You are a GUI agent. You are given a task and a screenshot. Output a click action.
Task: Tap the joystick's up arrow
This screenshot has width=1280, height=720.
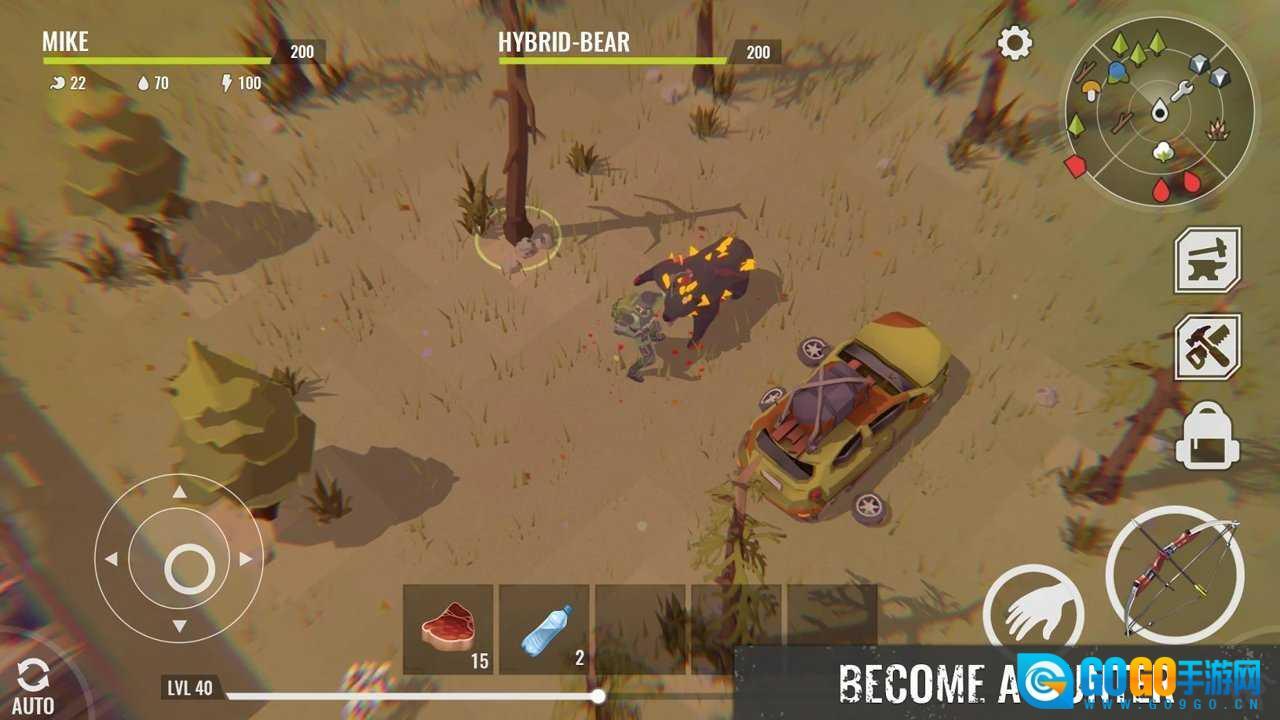[x=179, y=491]
